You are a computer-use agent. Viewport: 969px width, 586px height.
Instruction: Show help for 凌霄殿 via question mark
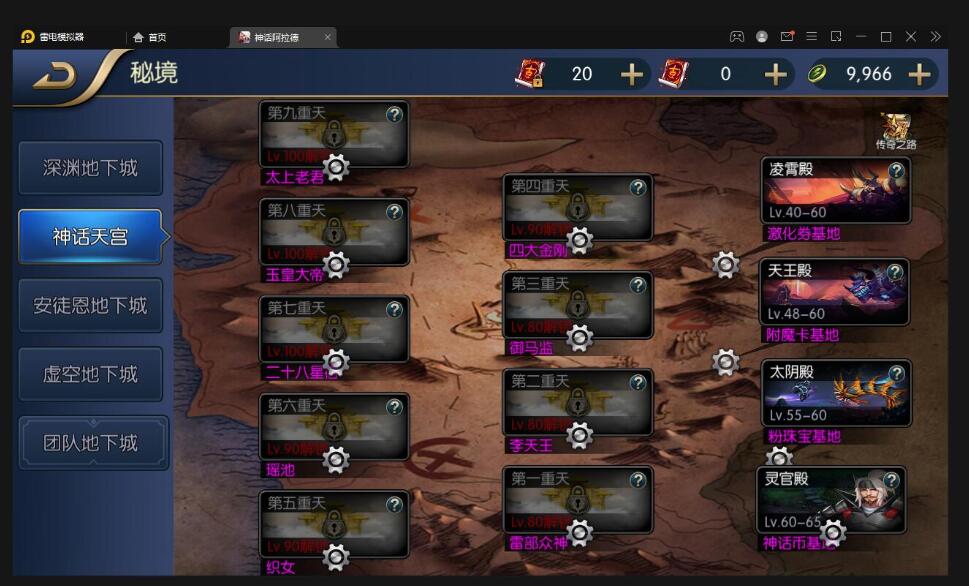(896, 171)
